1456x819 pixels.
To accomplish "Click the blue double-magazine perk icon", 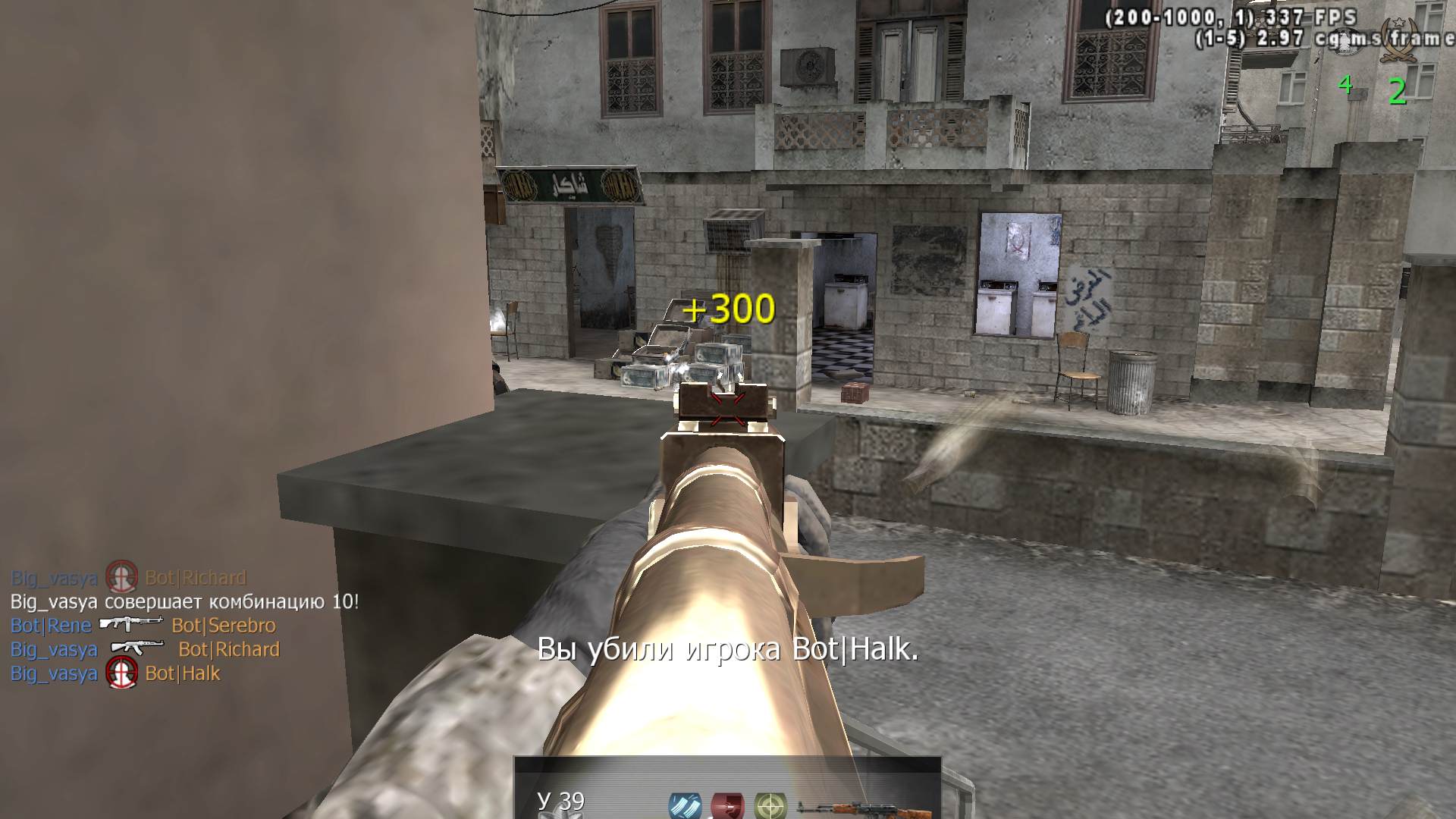I will tap(684, 805).
